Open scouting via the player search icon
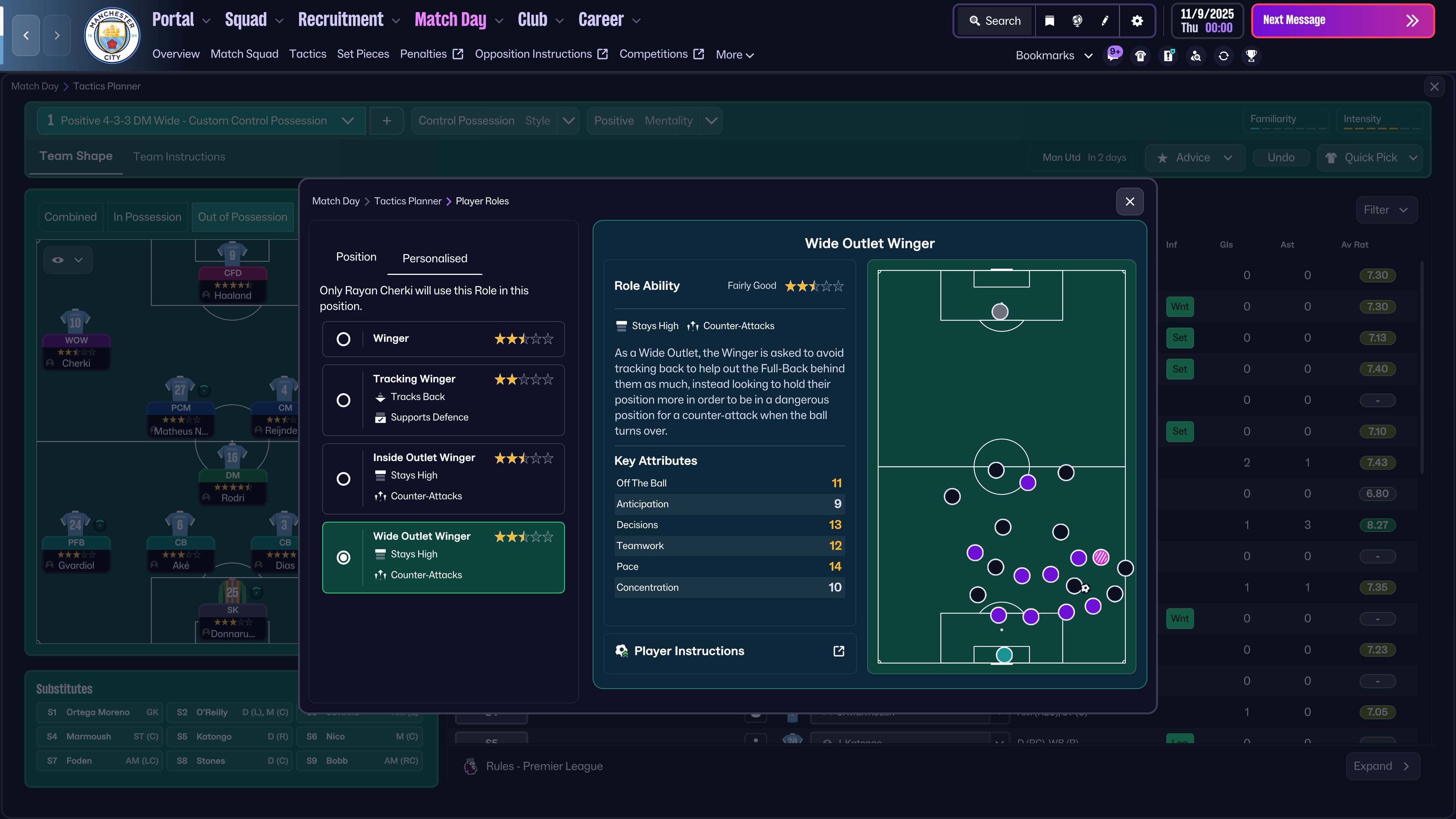 pos(1196,55)
